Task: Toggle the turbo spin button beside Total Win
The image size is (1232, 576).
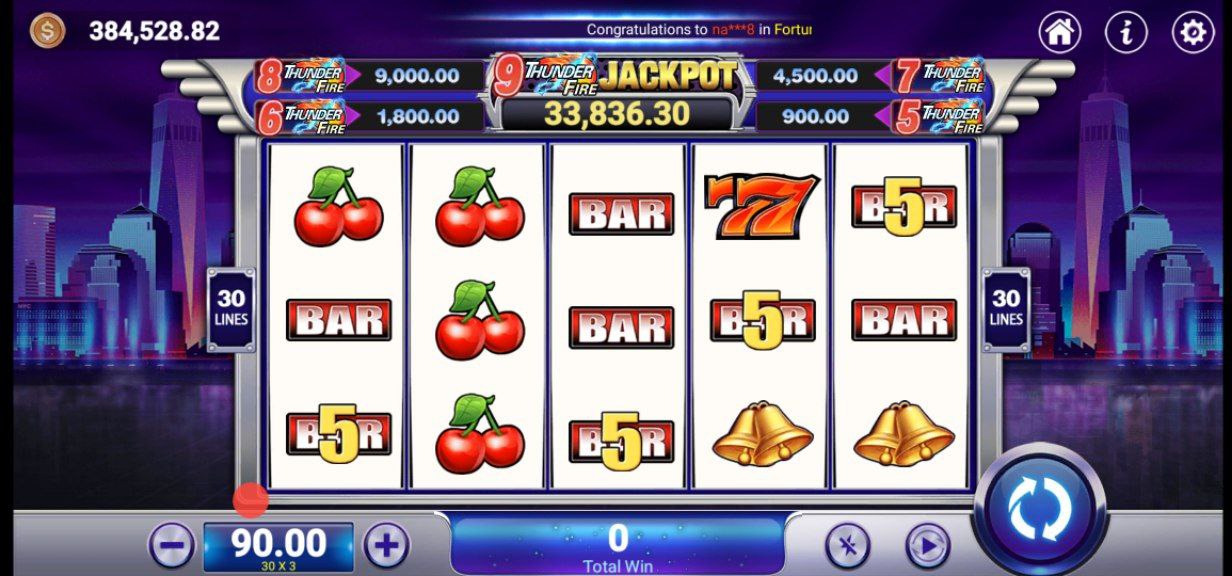Action: (x=847, y=546)
